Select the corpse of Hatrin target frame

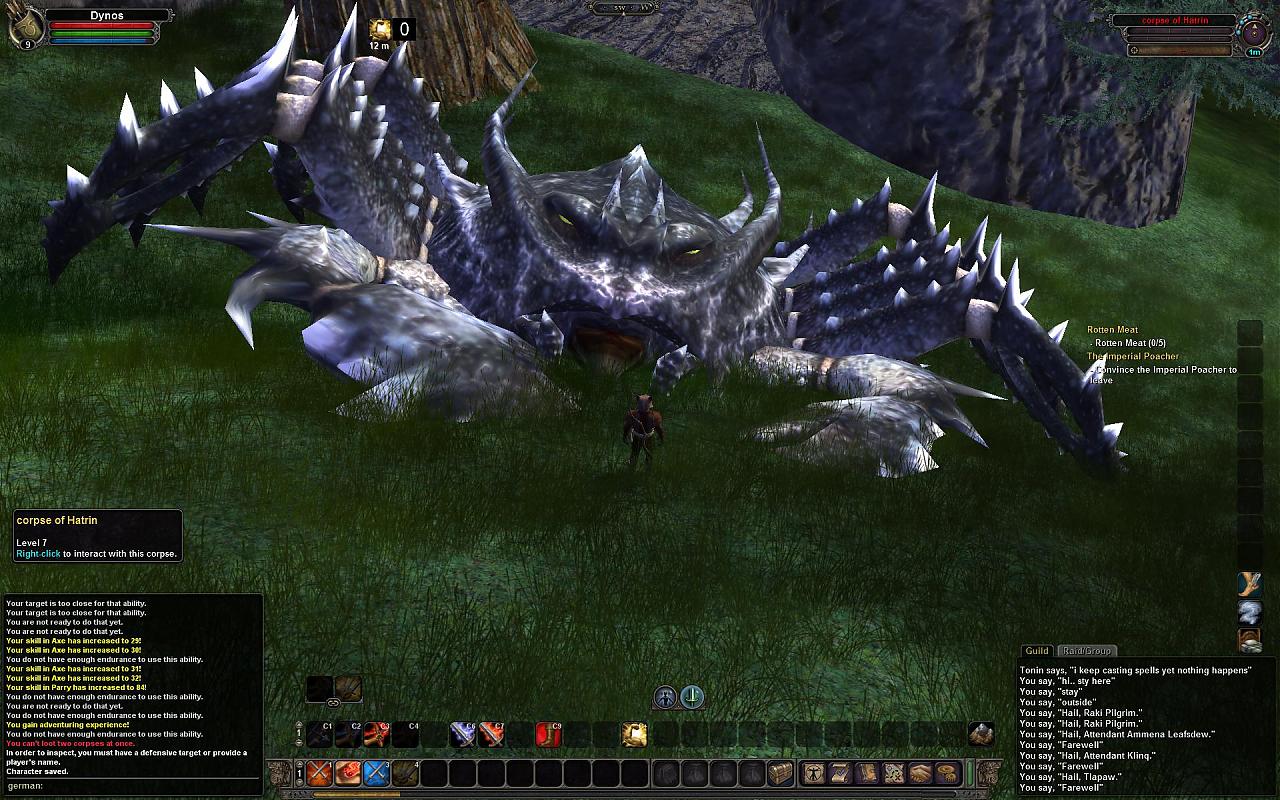(1174, 20)
